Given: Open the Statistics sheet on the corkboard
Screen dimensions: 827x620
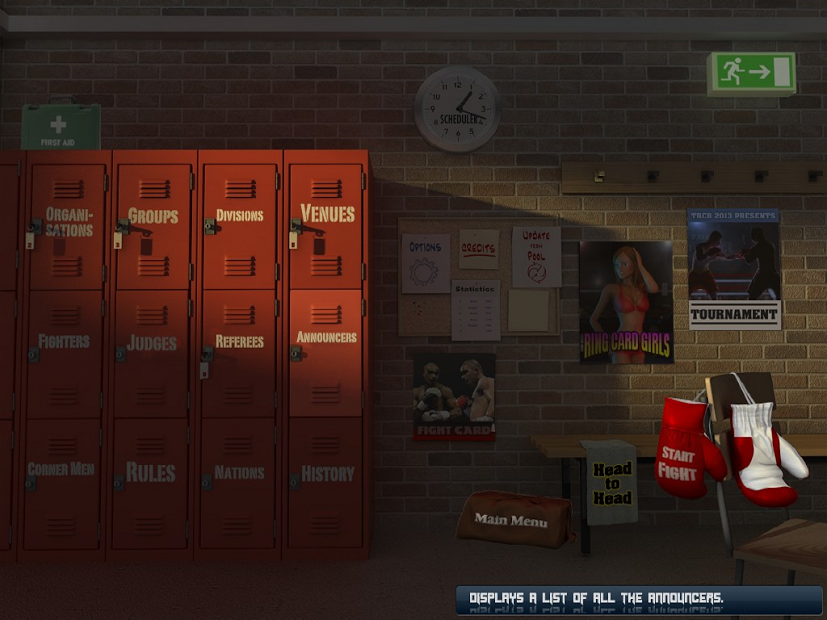Looking at the screenshot, I should pyautogui.click(x=475, y=310).
